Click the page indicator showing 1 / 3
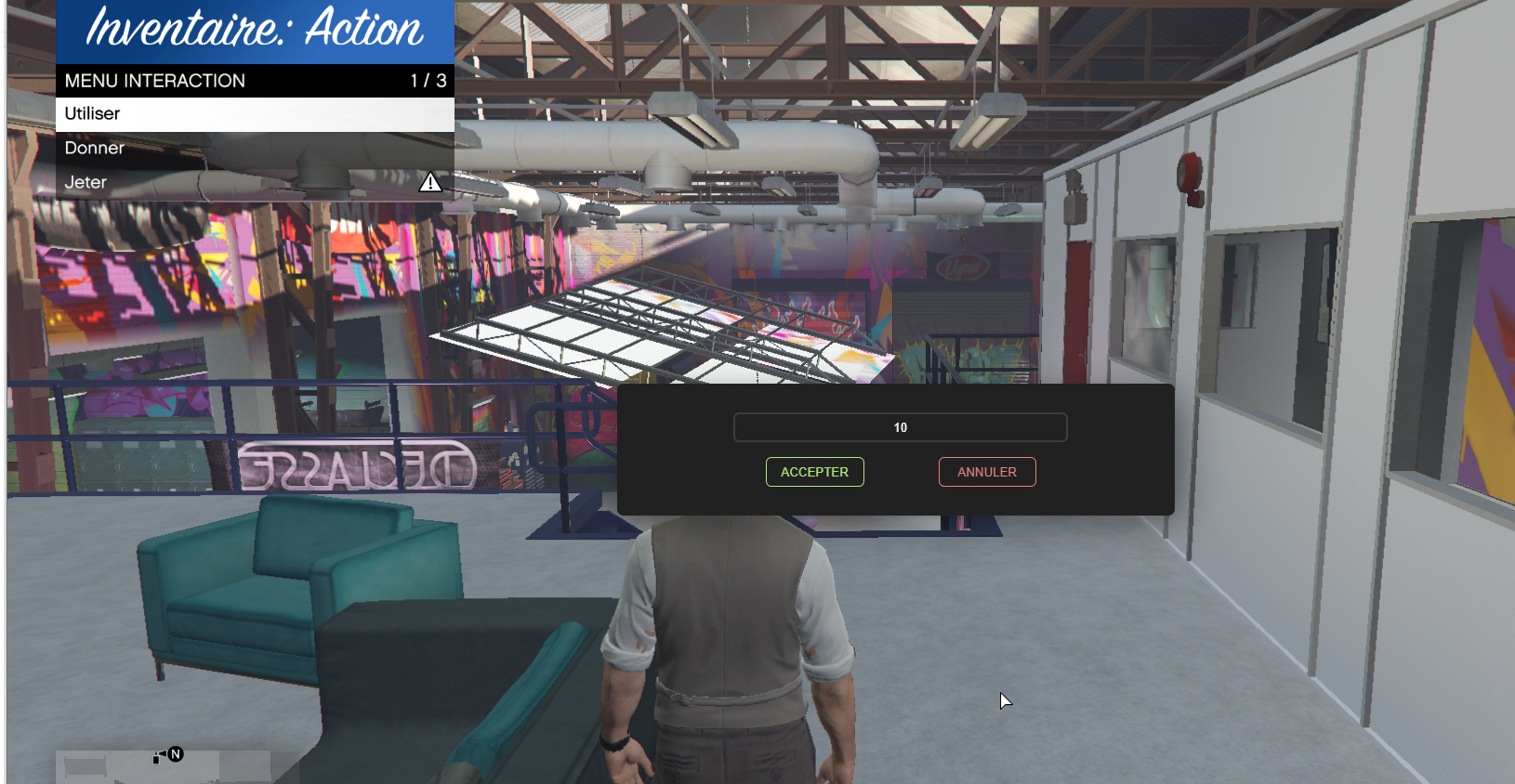 coord(427,81)
